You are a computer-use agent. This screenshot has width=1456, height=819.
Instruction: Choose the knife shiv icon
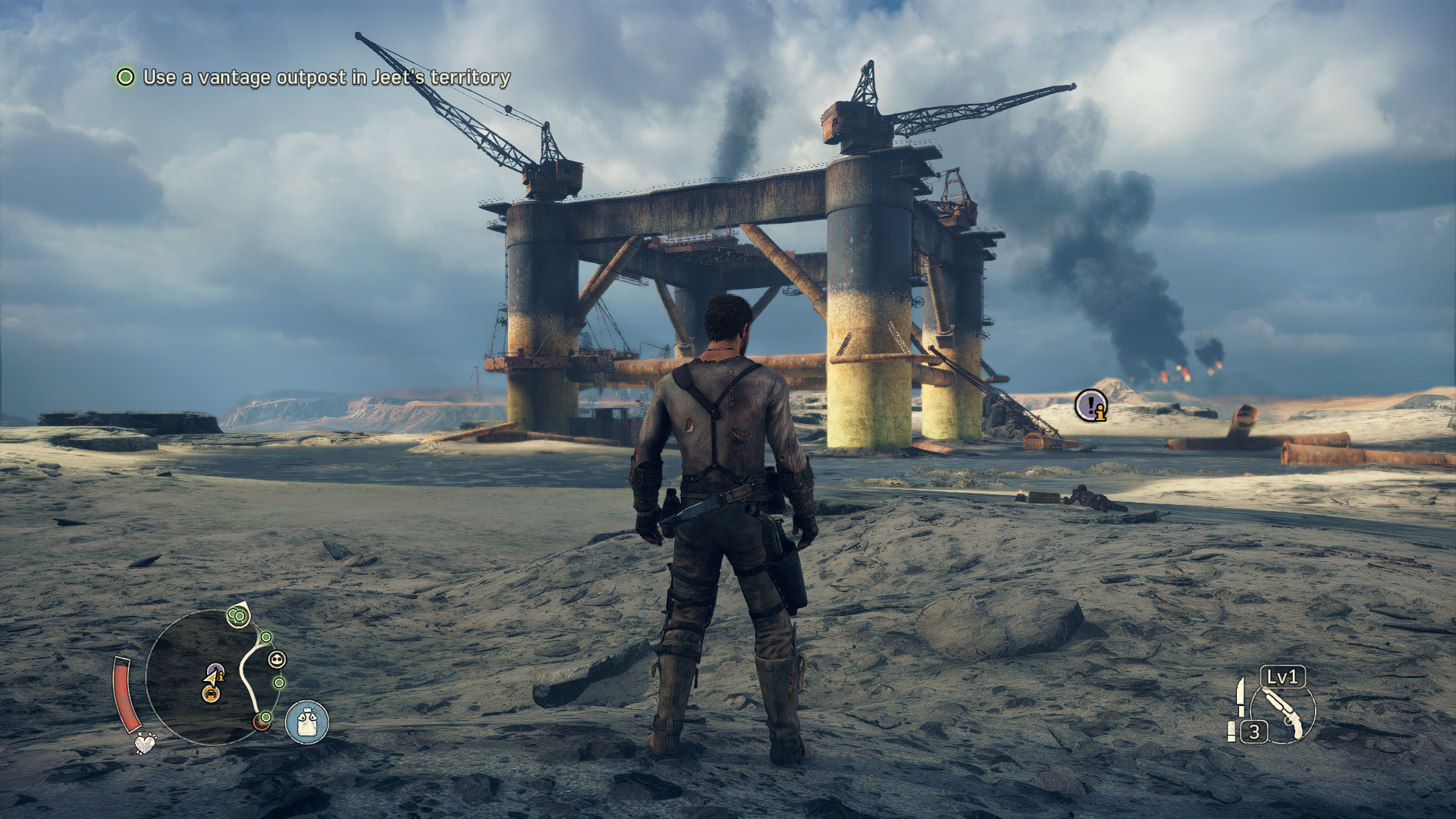1241,696
